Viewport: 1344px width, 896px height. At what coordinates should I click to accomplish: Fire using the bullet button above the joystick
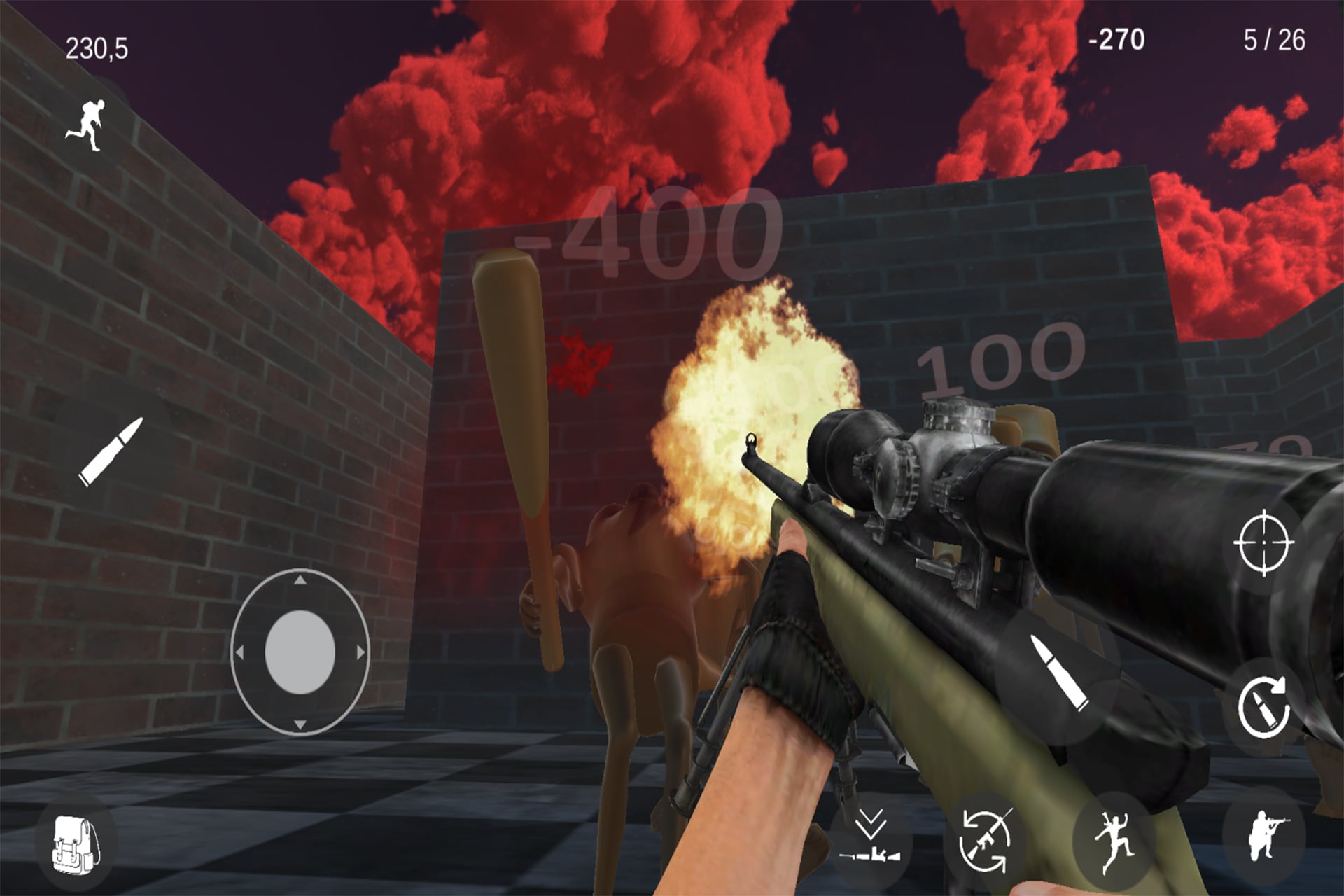[x=111, y=451]
